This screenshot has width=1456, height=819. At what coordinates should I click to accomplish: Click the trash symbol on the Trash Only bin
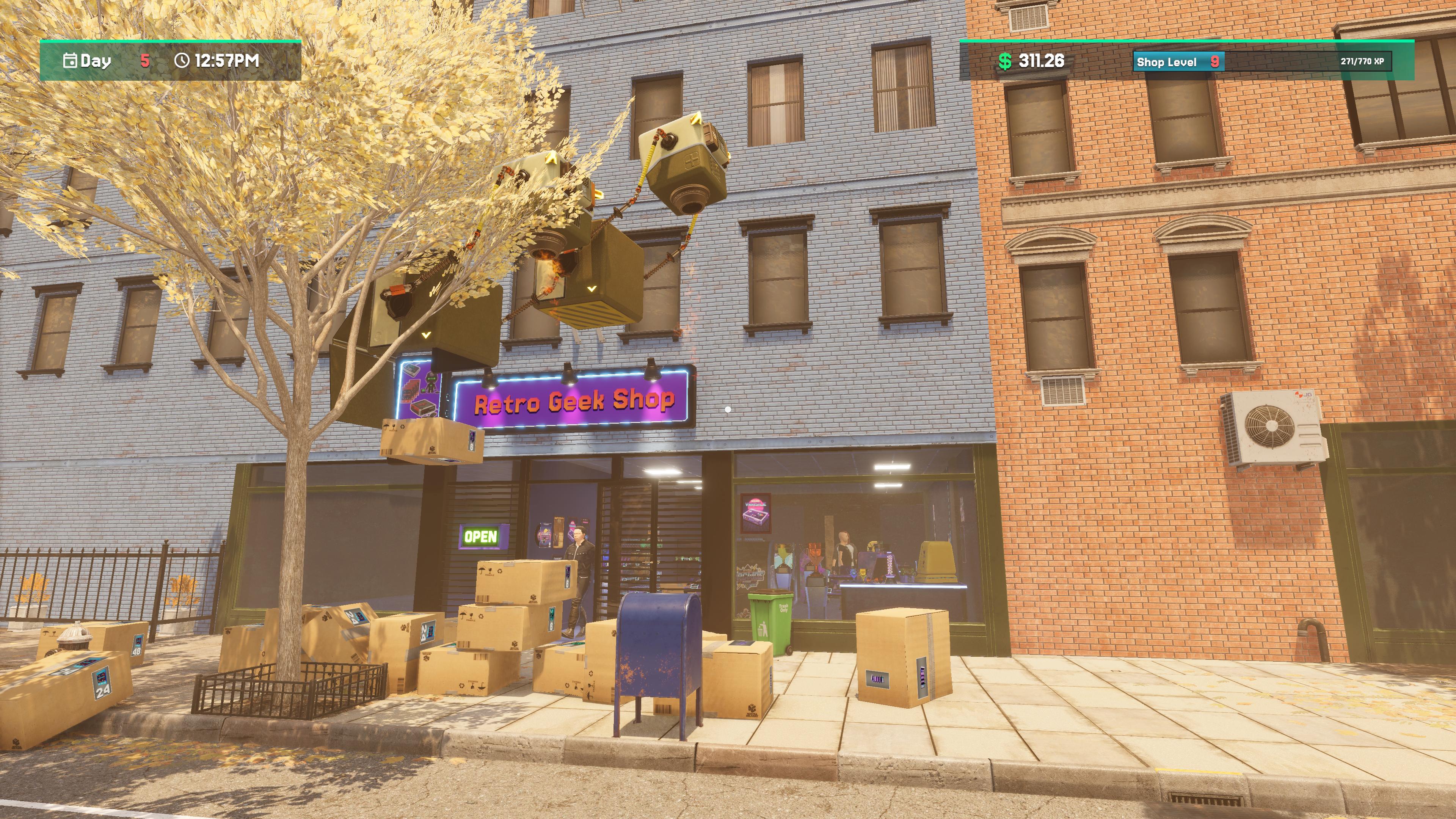(763, 629)
